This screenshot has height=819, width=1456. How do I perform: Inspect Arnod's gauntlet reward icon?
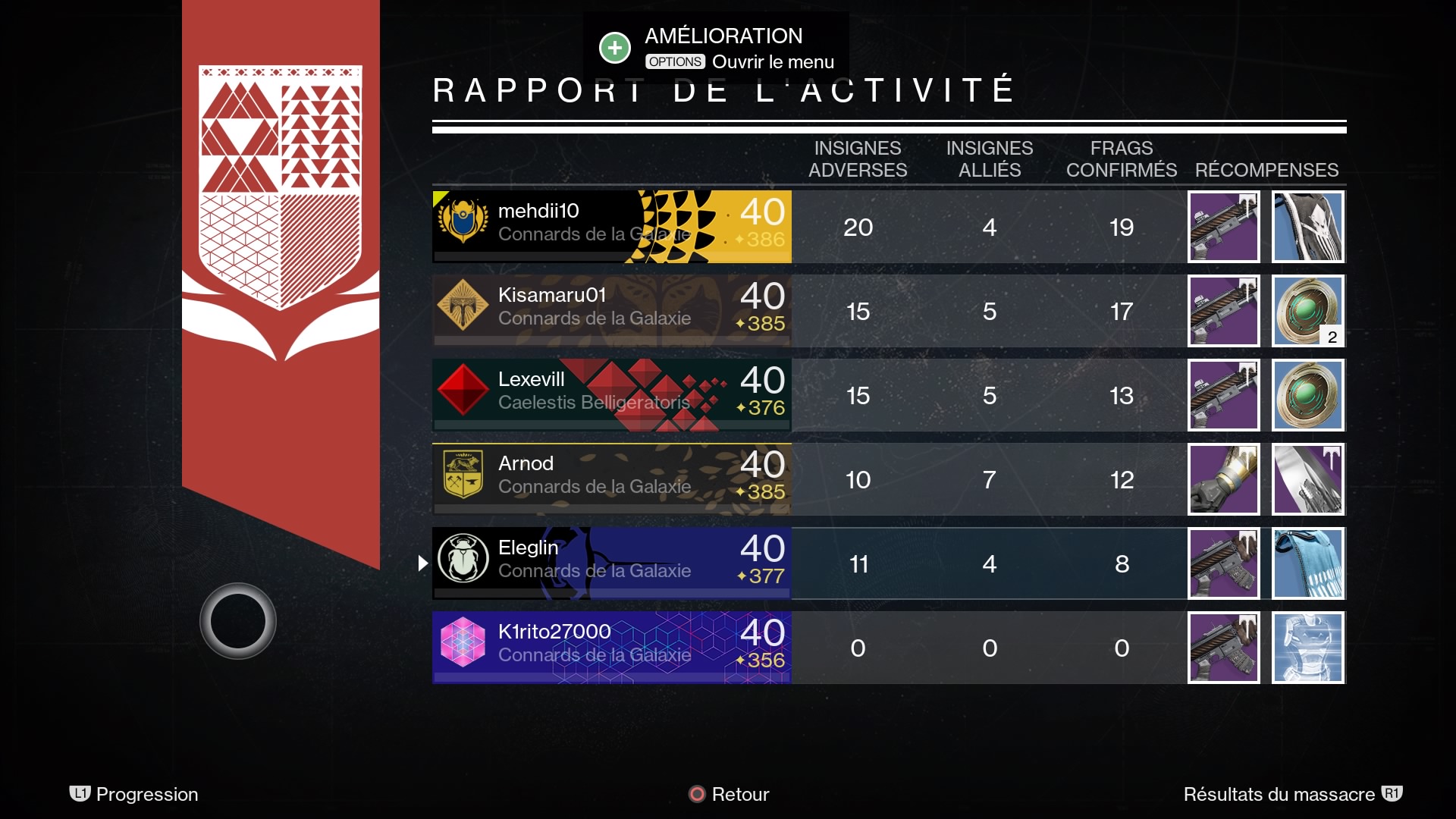[1223, 479]
